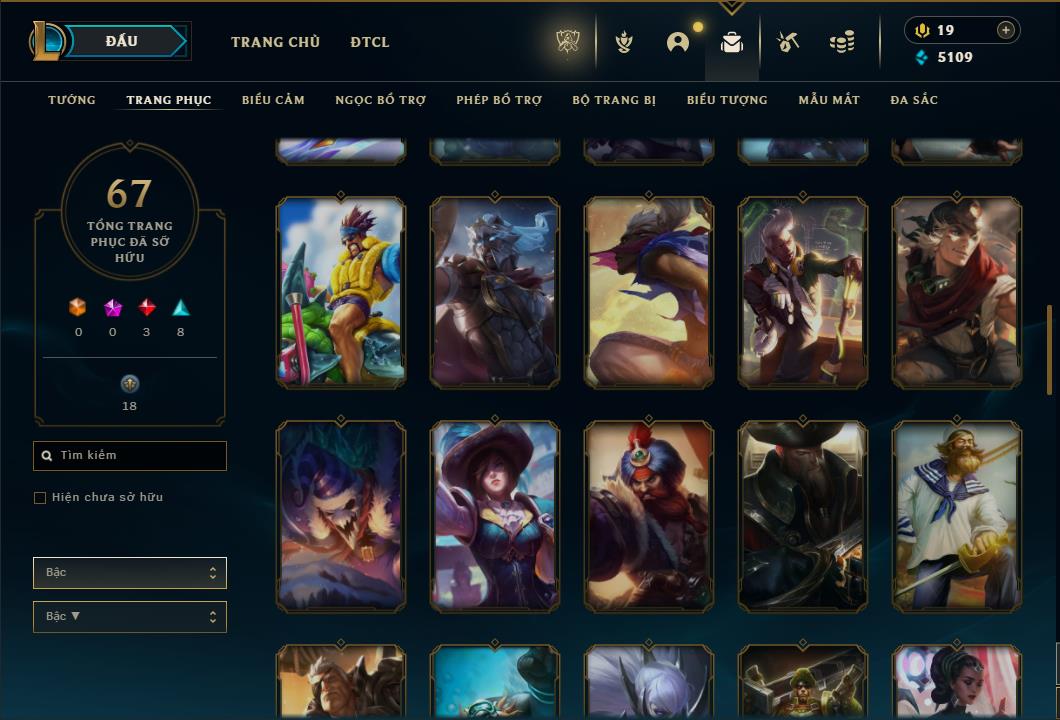Select the NGỌC BỔ TRỢ tab
This screenshot has width=1060, height=720.
tap(380, 100)
